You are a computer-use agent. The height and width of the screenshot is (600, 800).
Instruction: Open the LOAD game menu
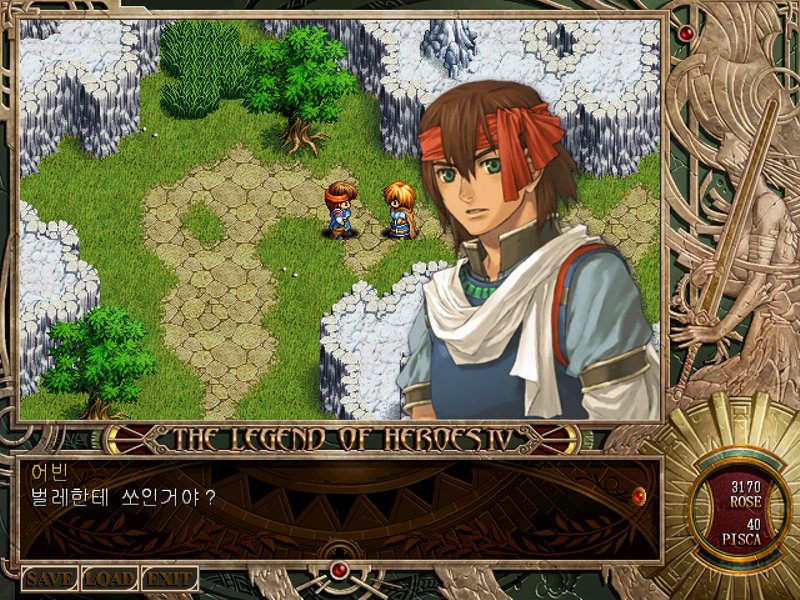coord(109,578)
